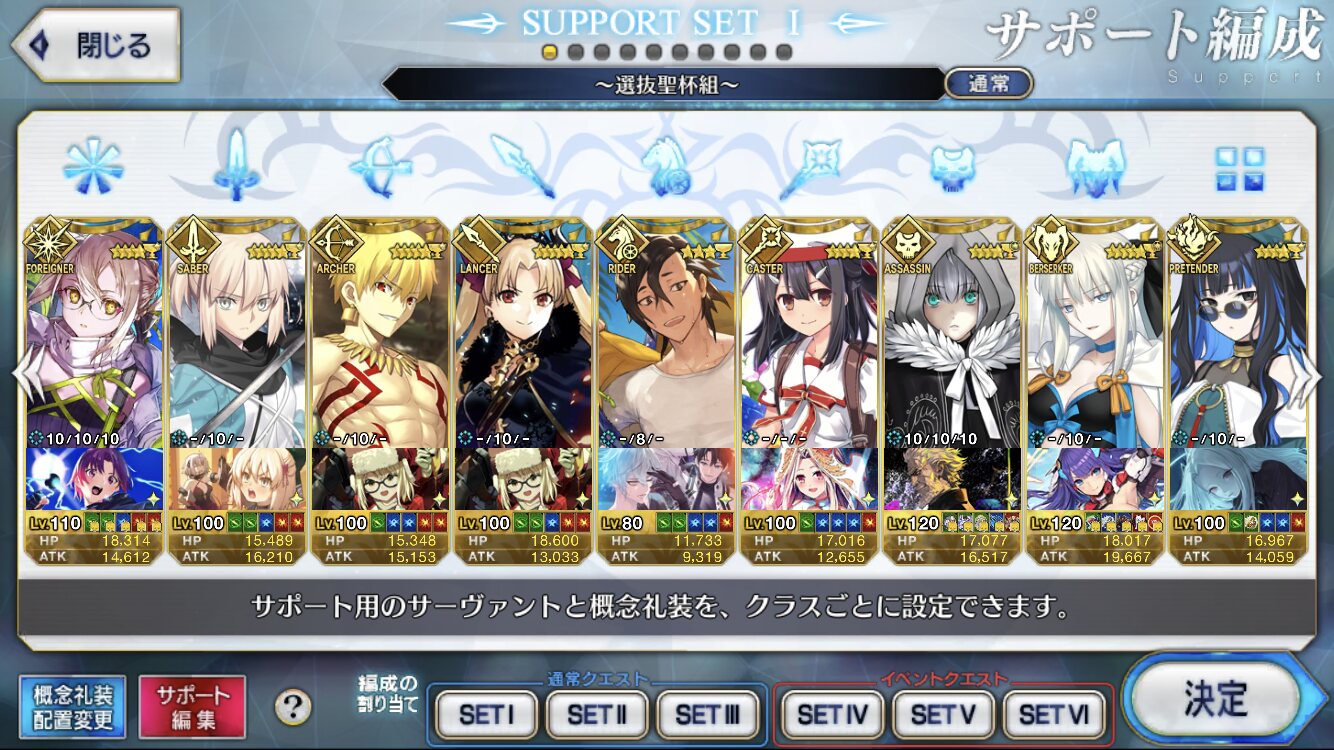The width and height of the screenshot is (1334, 750).
Task: Toggle the 通常 mode button
Action: pyautogui.click(x=988, y=84)
